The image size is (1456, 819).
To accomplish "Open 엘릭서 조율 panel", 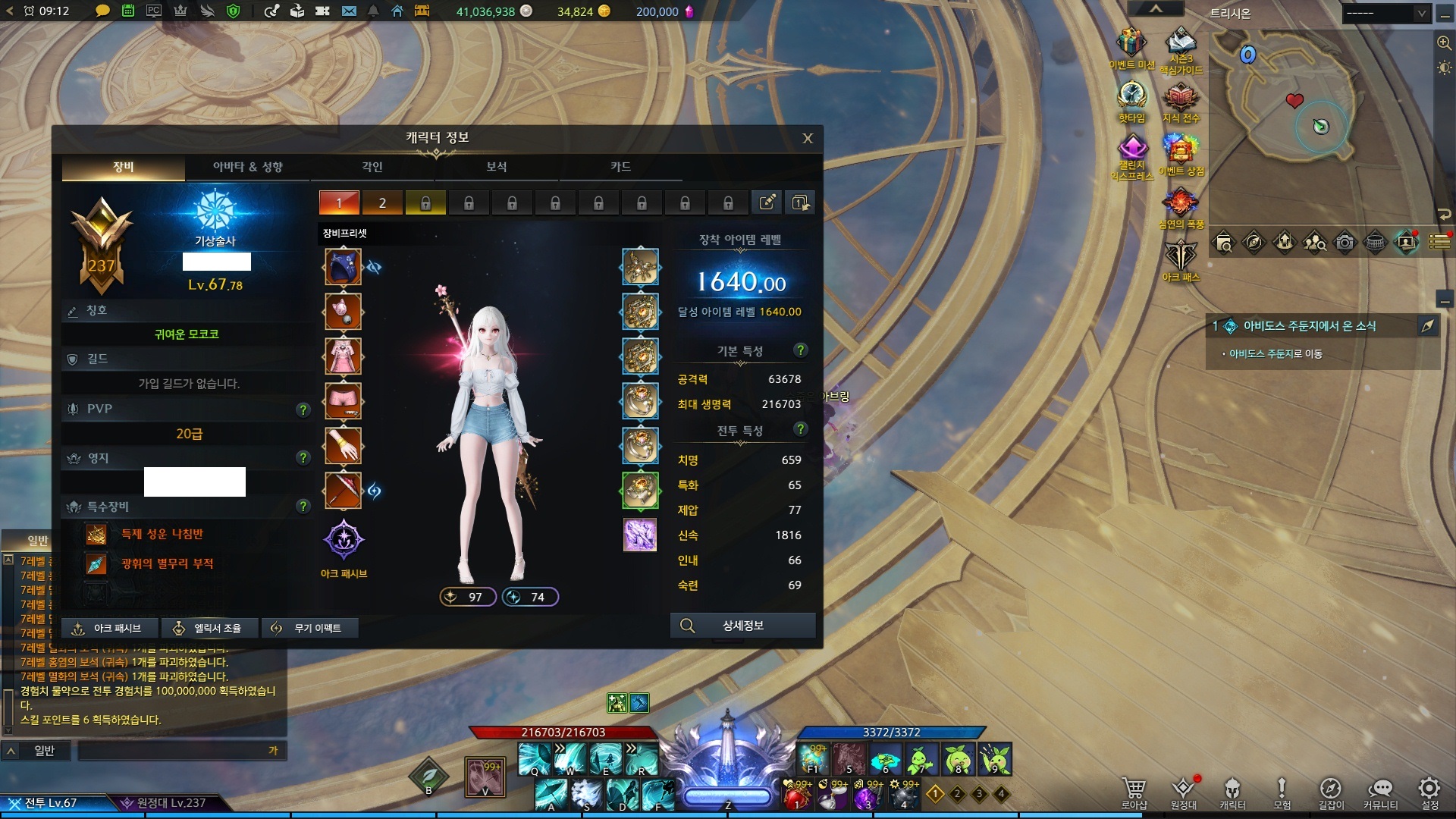I will pyautogui.click(x=210, y=628).
